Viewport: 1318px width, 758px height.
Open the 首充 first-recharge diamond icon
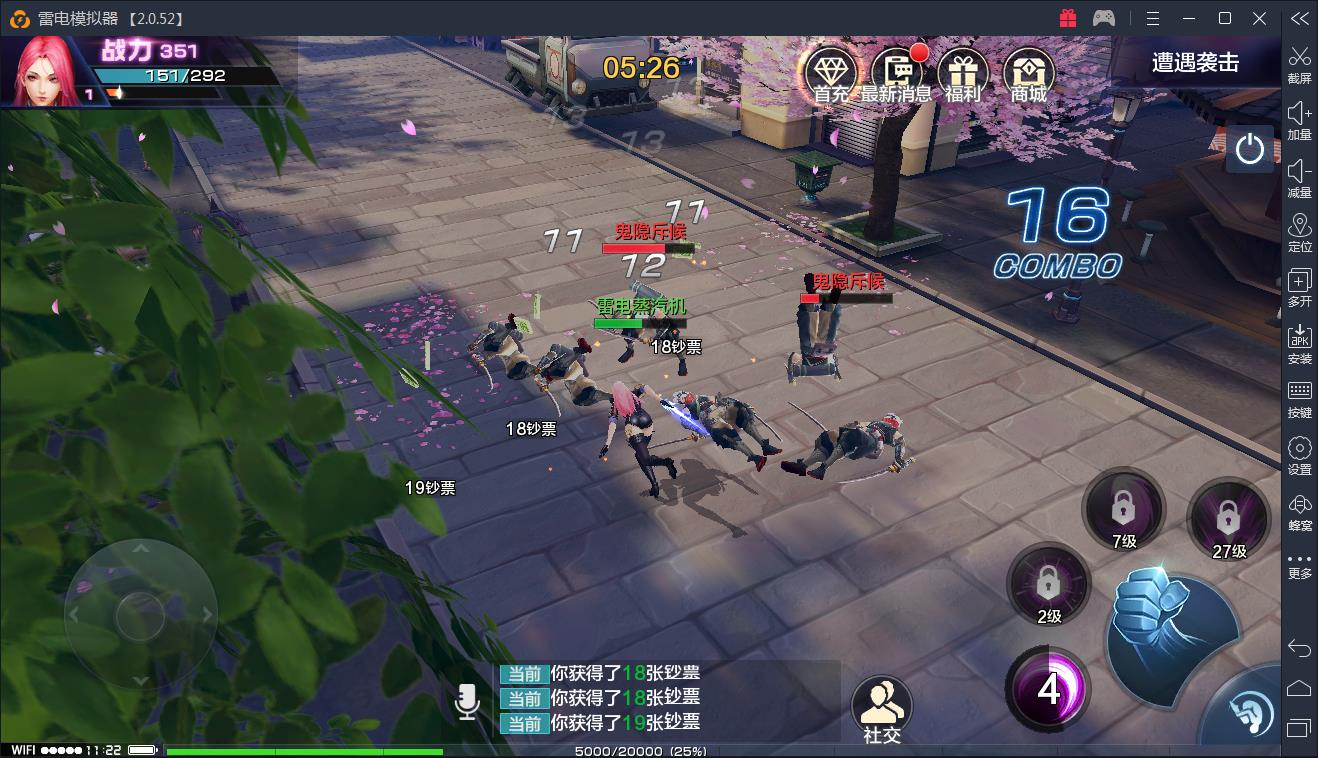coord(831,74)
